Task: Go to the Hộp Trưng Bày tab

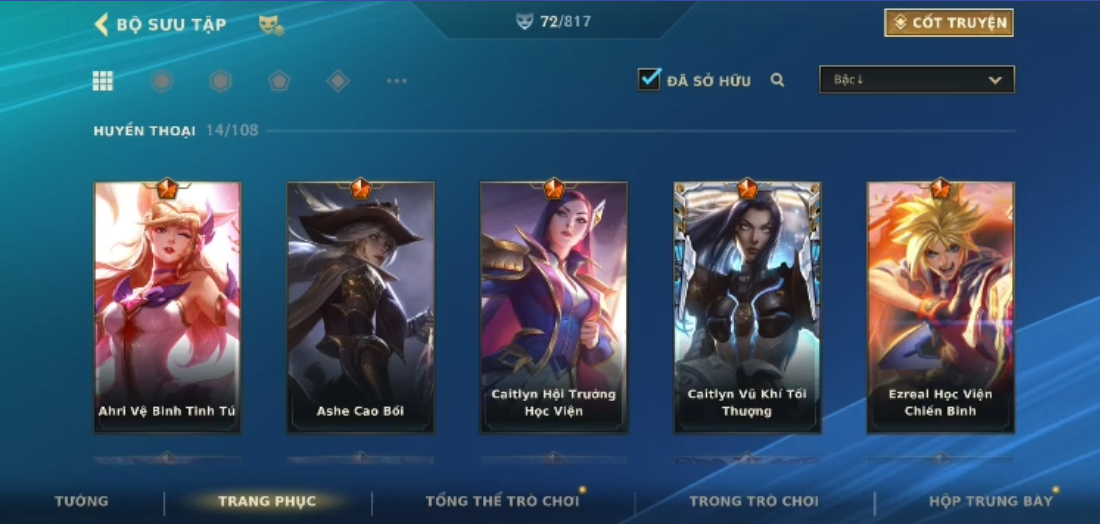Action: (x=990, y=501)
